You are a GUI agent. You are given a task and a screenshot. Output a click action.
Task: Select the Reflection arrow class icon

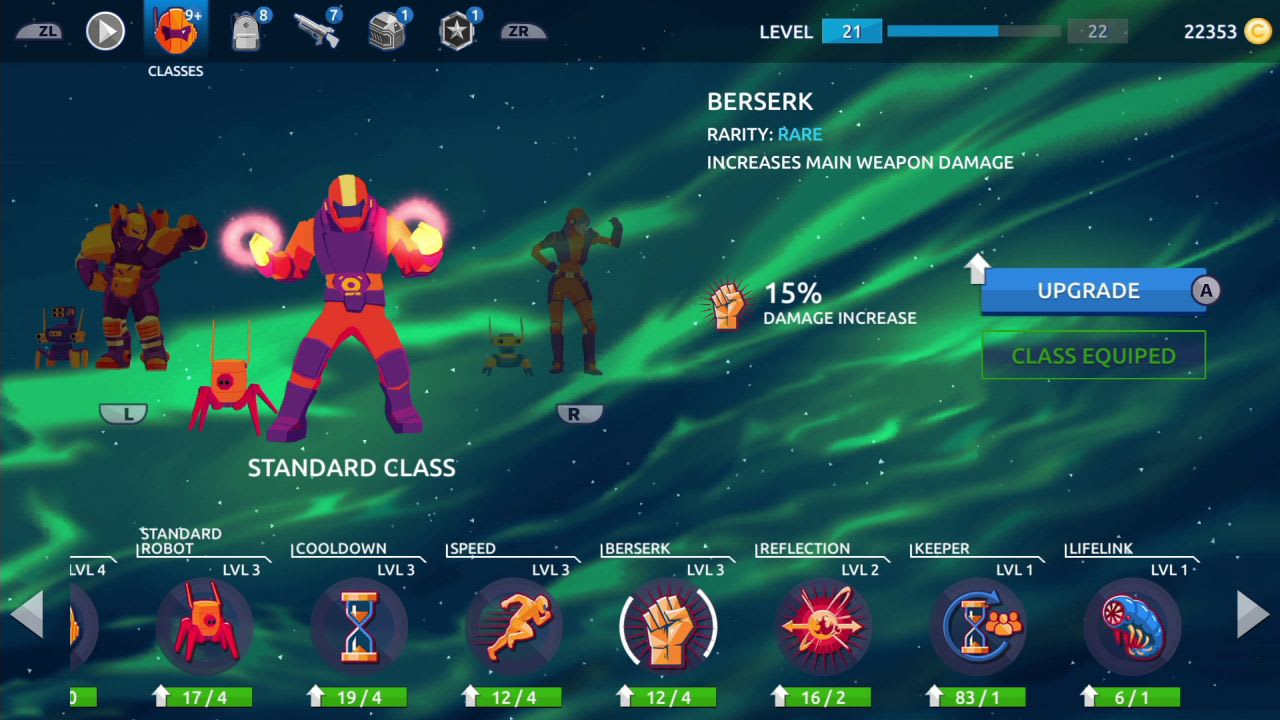[822, 627]
